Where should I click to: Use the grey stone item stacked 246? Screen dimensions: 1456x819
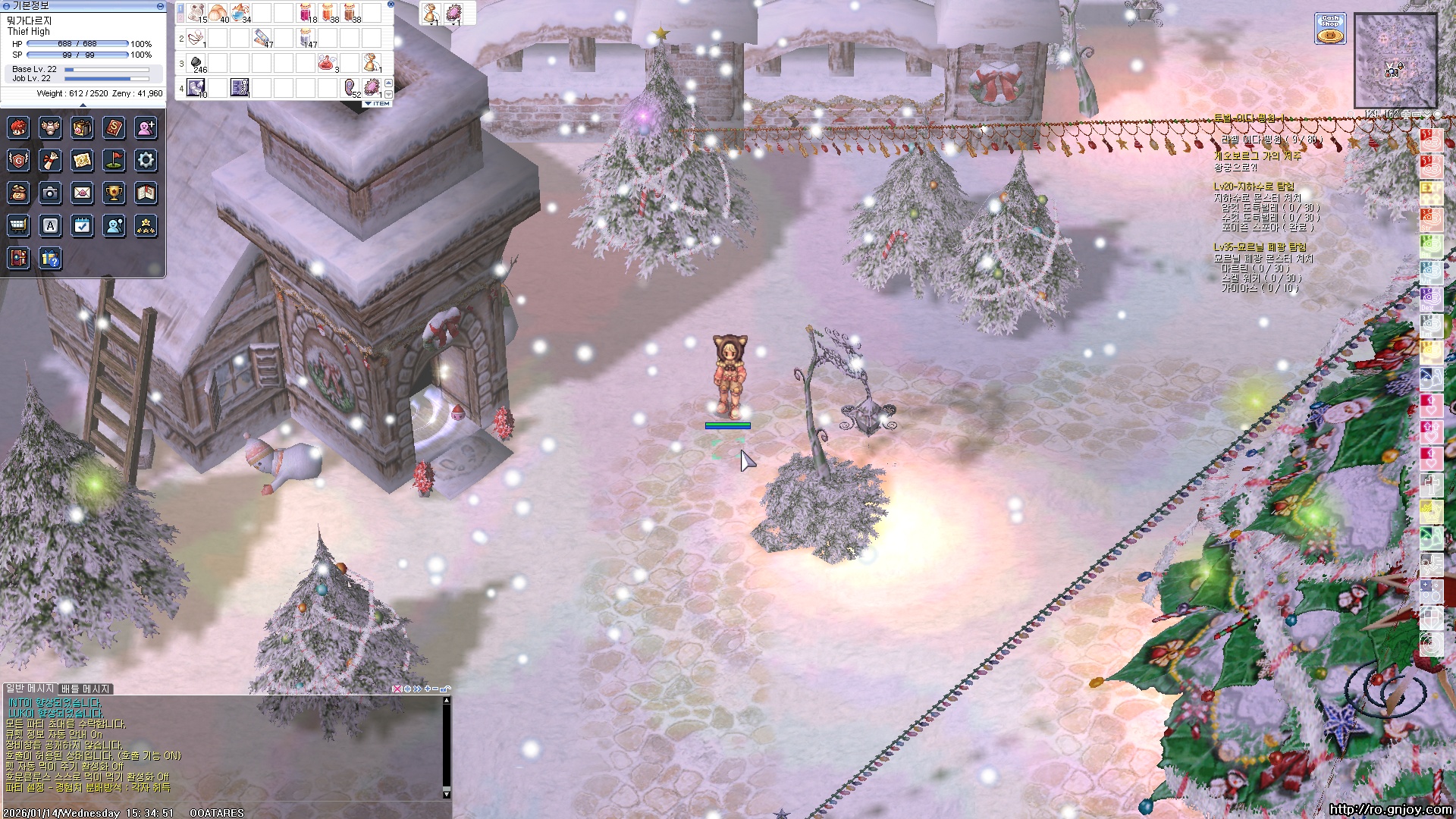point(196,62)
